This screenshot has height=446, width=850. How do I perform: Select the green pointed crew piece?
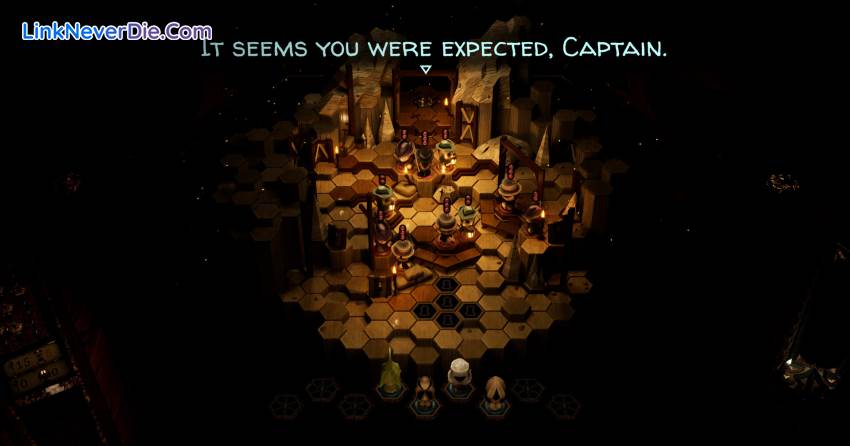pos(390,377)
